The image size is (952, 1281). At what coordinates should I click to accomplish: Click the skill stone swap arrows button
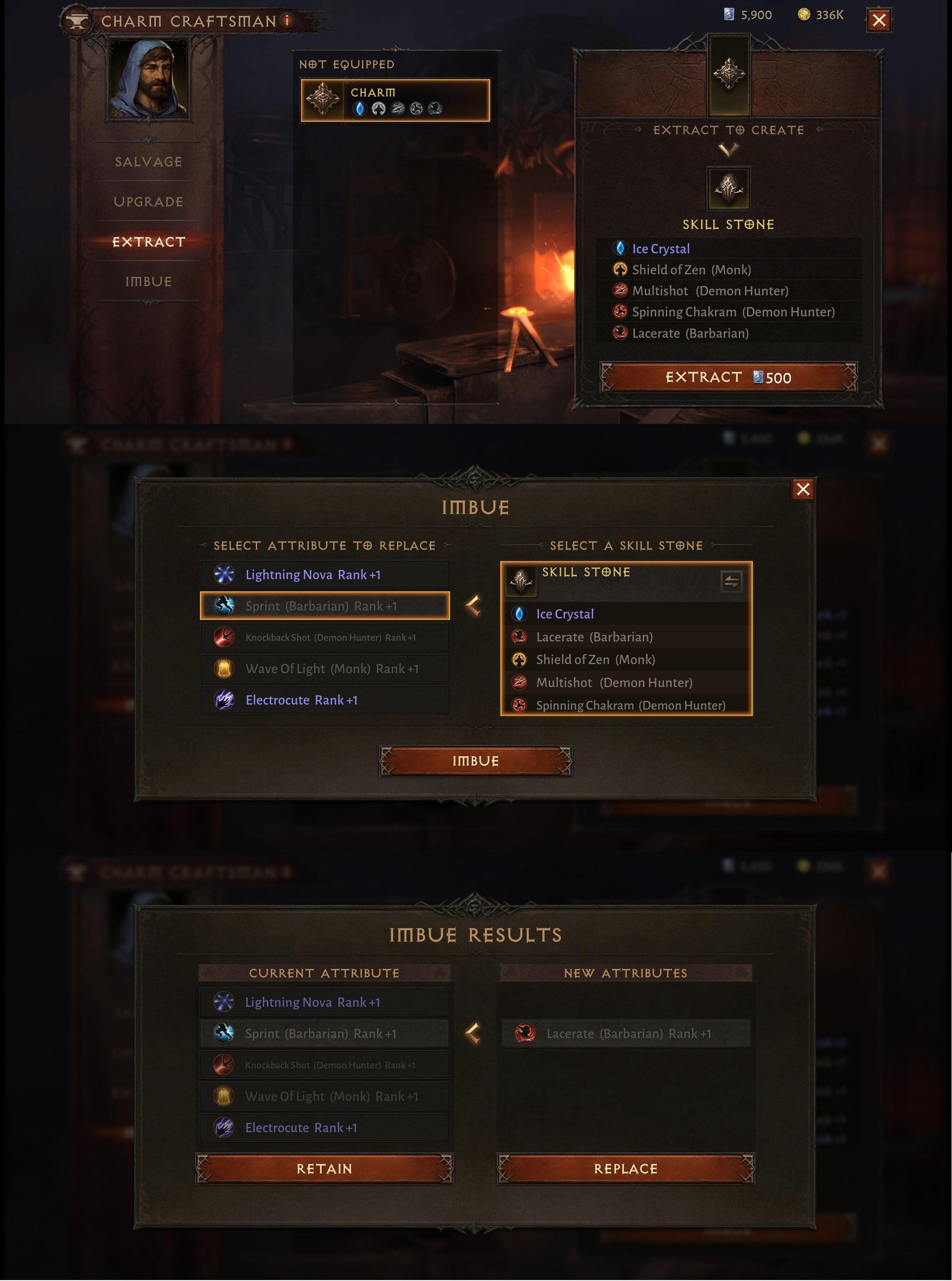tap(731, 582)
